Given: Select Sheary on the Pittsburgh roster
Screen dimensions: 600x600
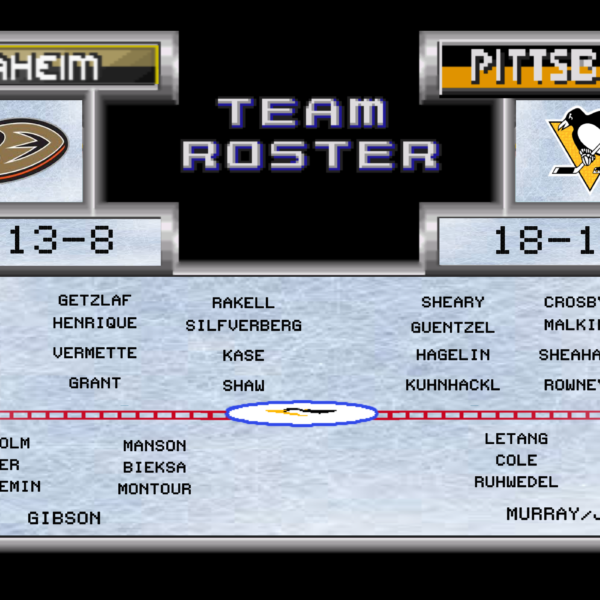Looking at the screenshot, I should point(453,302).
